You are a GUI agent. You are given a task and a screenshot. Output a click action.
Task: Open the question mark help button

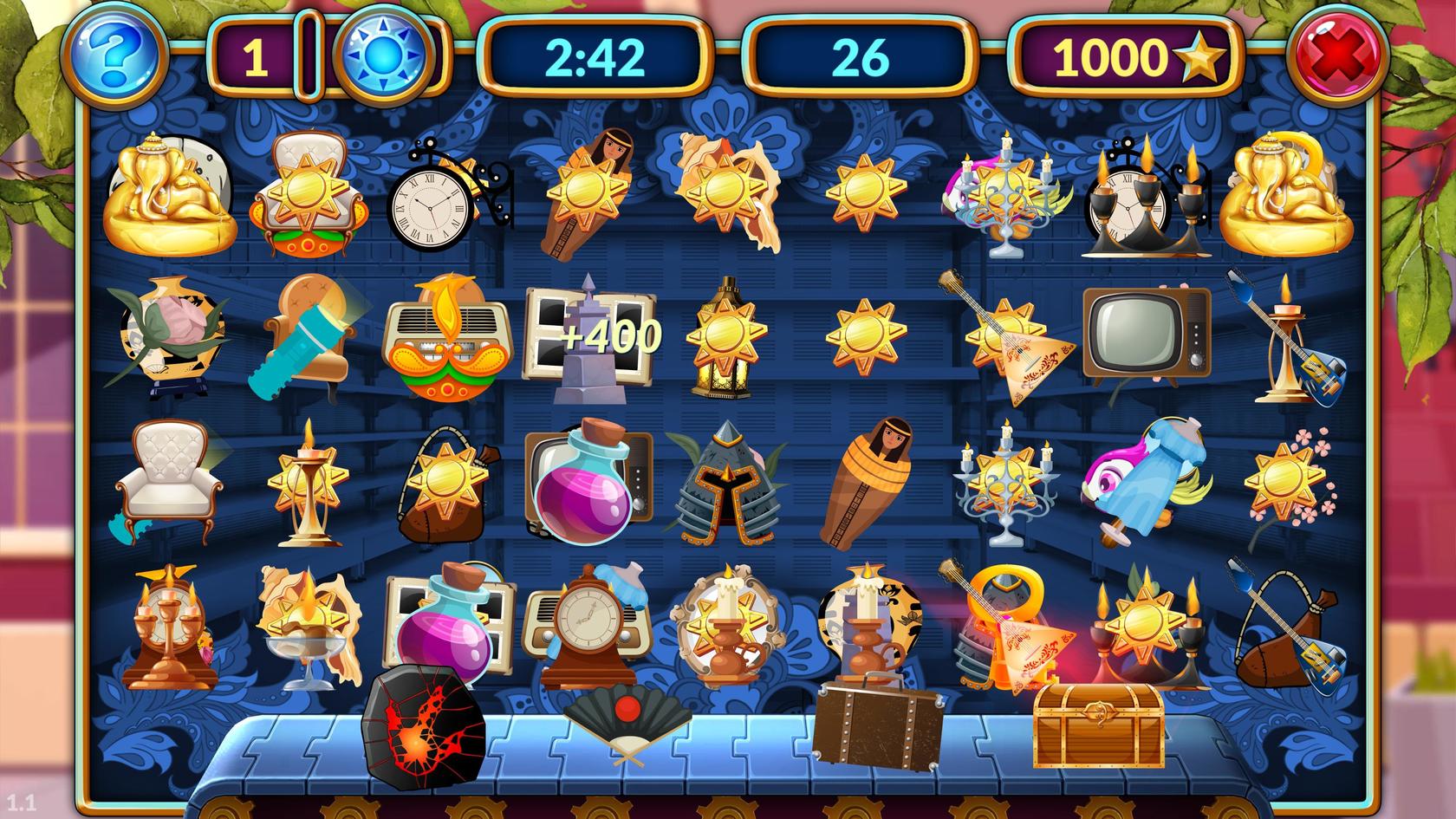point(115,55)
